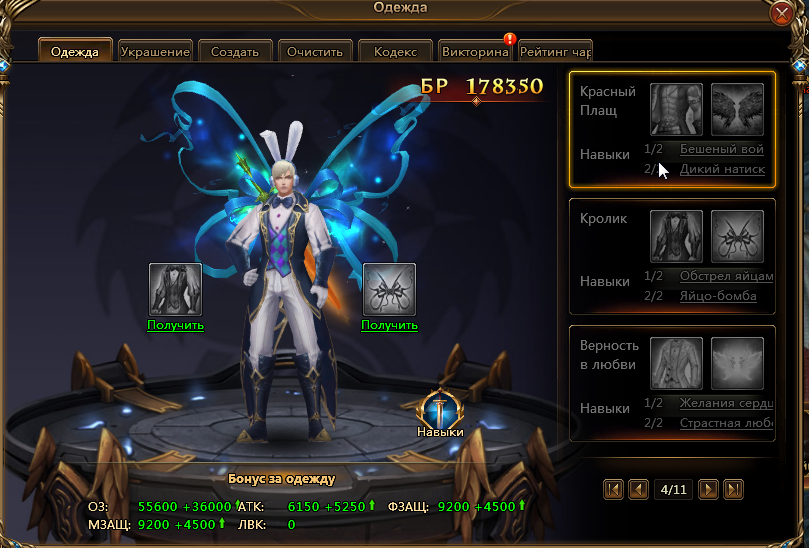Select the Красный Плащ costume set
The width and height of the screenshot is (809, 548).
(607, 101)
